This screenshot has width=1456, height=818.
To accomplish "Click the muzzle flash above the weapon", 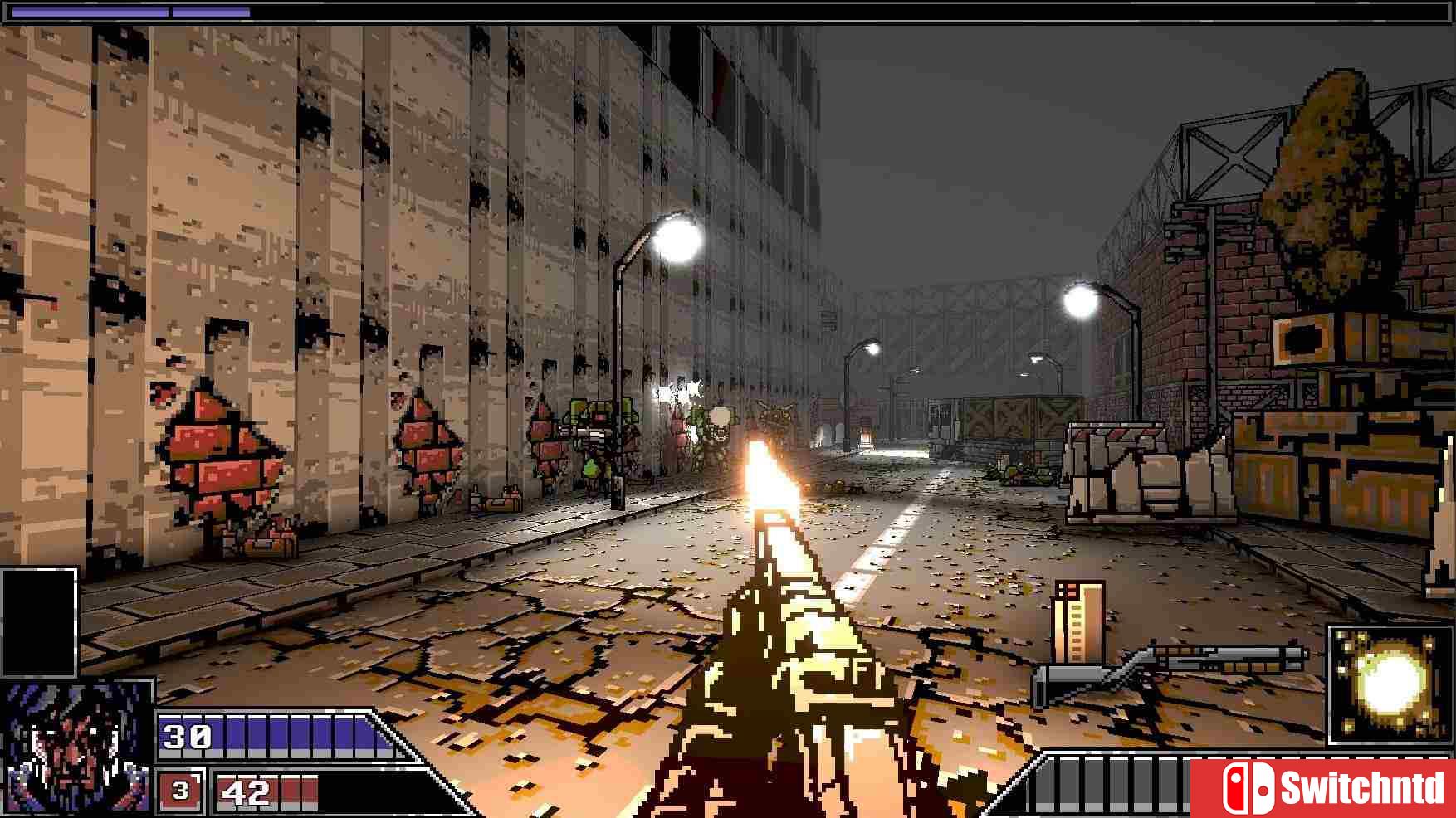I will 768,481.
